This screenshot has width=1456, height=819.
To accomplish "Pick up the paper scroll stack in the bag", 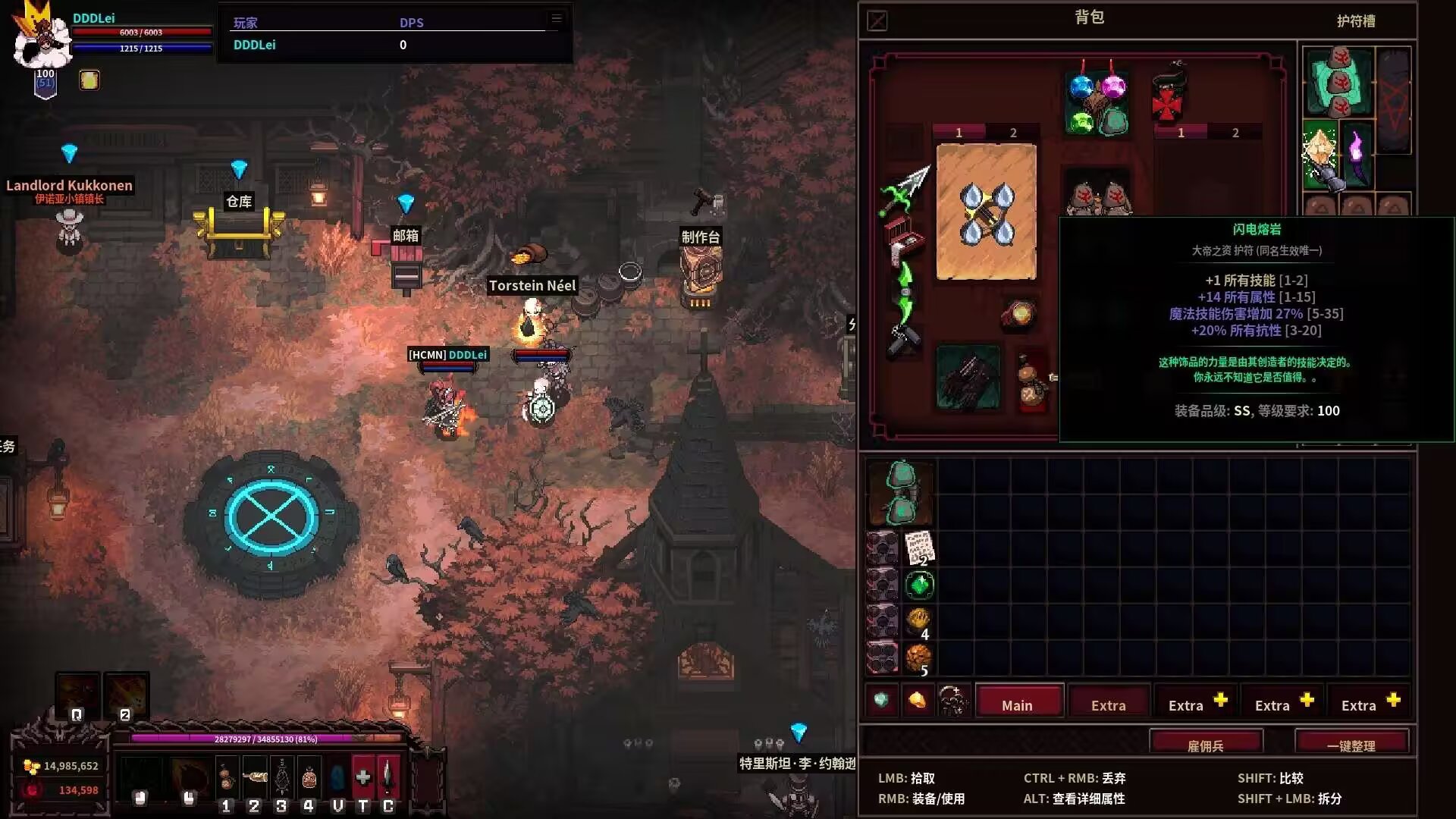I will pos(919,548).
